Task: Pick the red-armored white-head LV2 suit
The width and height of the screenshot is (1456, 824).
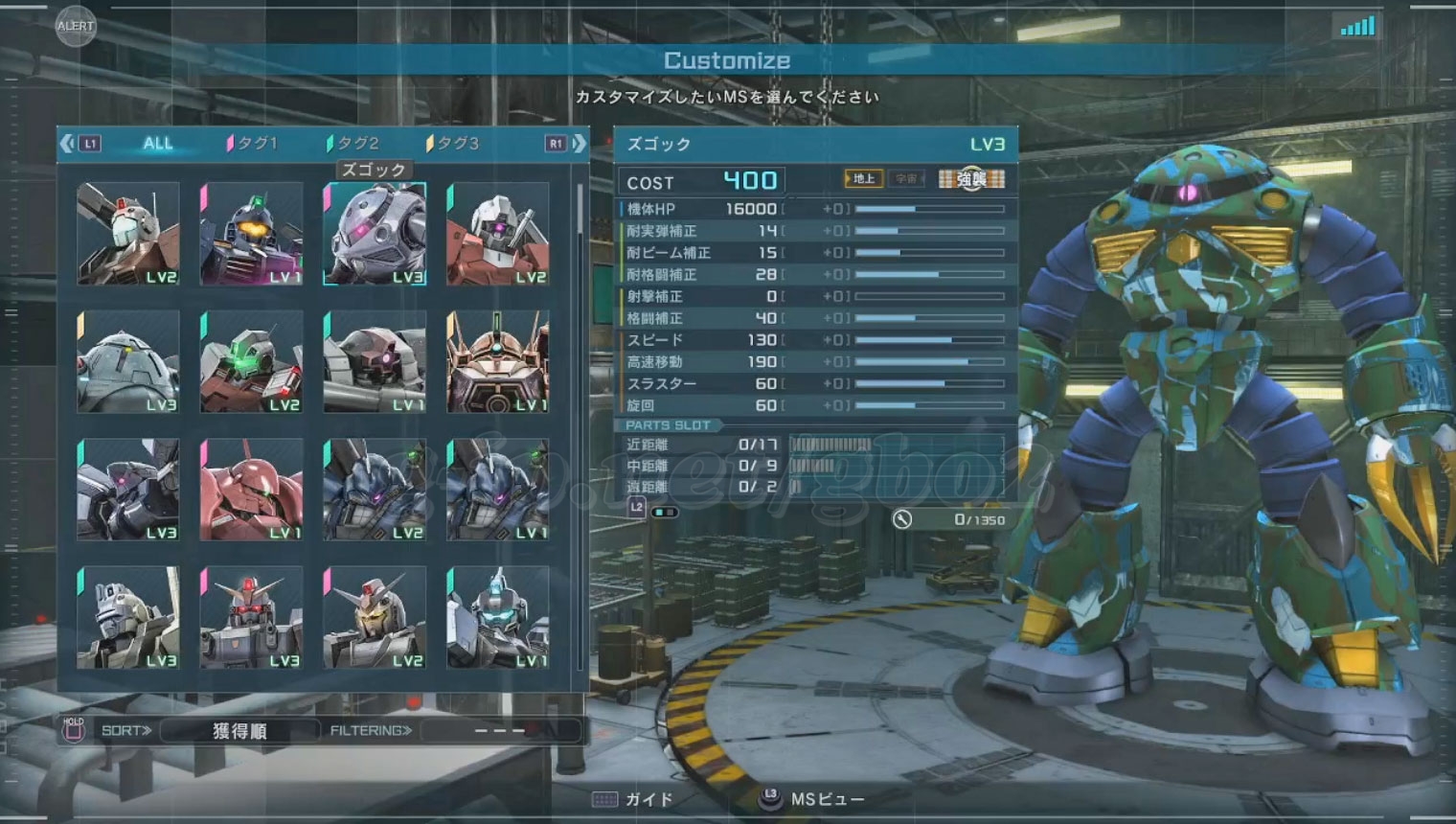Action: click(498, 234)
